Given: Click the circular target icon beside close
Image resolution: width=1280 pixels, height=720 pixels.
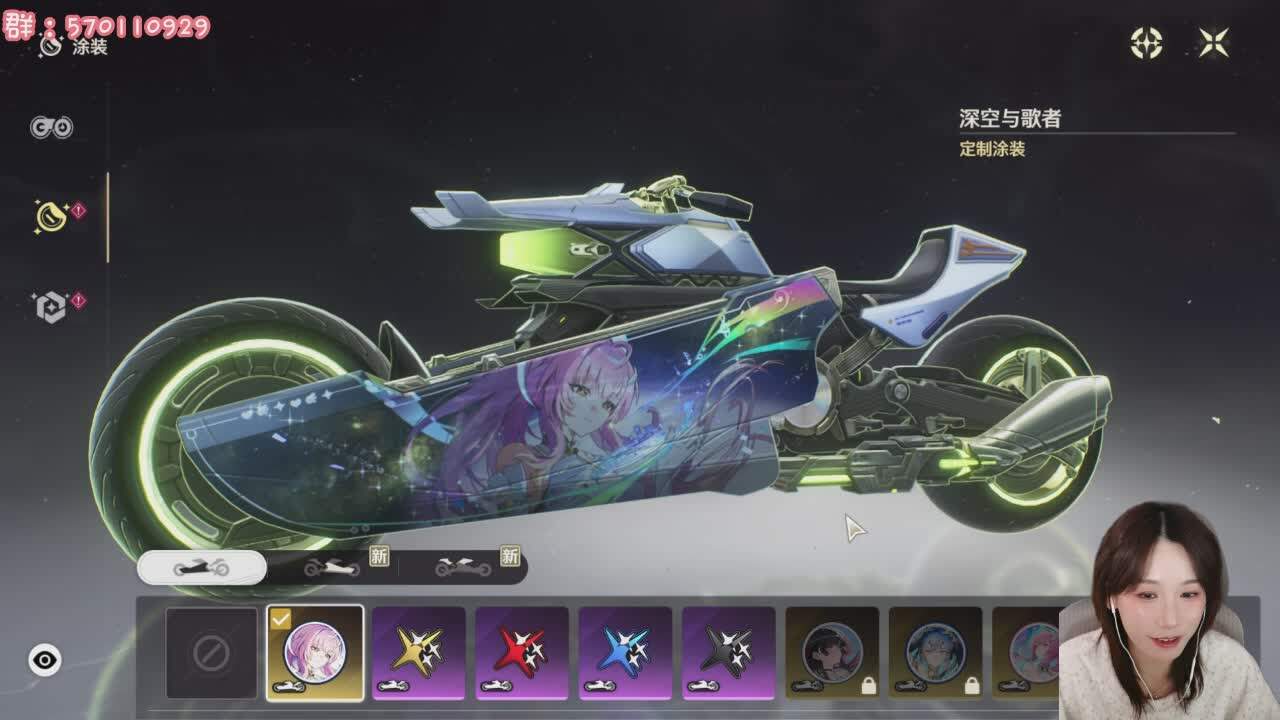Looking at the screenshot, I should tap(1146, 42).
